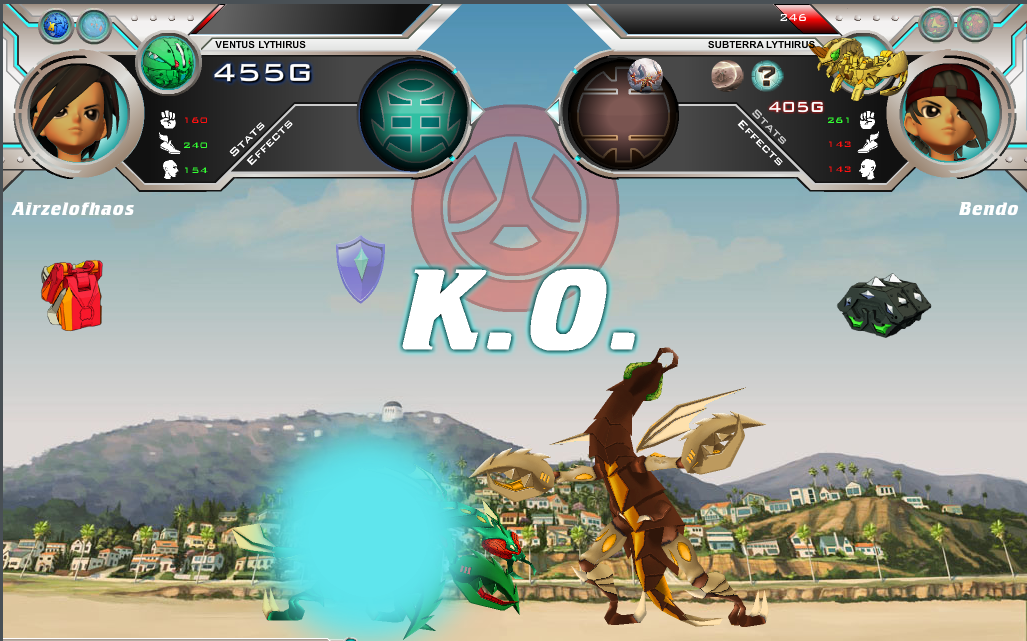Viewport: 1027px width, 641px height.
Task: Select the pale blue reserve ball above Airzelofhaos
Action: pos(93,25)
